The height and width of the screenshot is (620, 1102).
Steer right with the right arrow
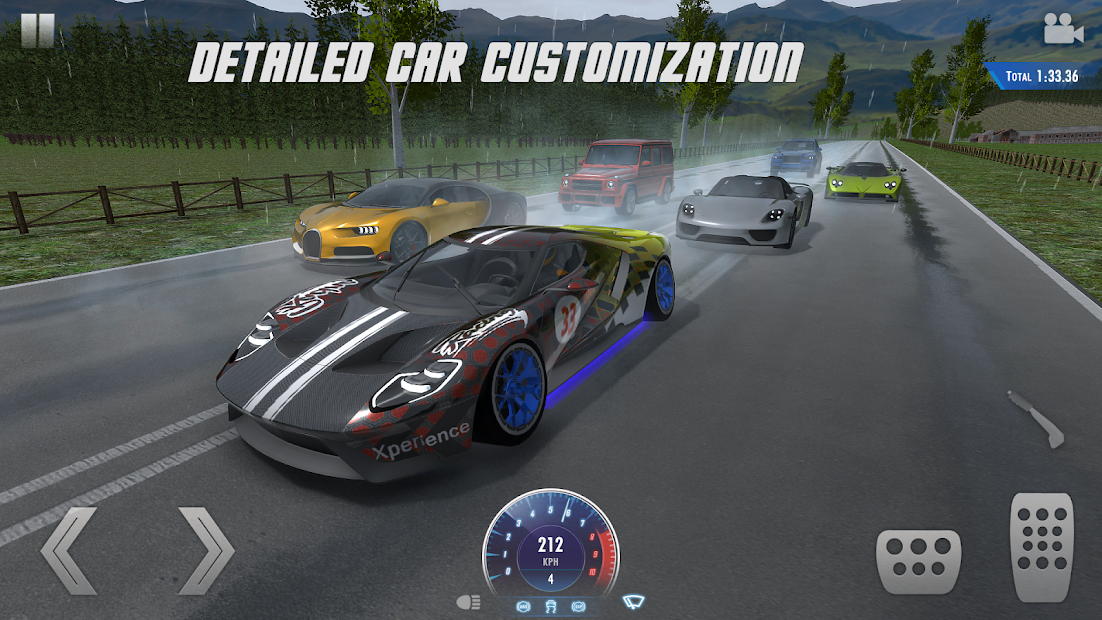[205, 550]
